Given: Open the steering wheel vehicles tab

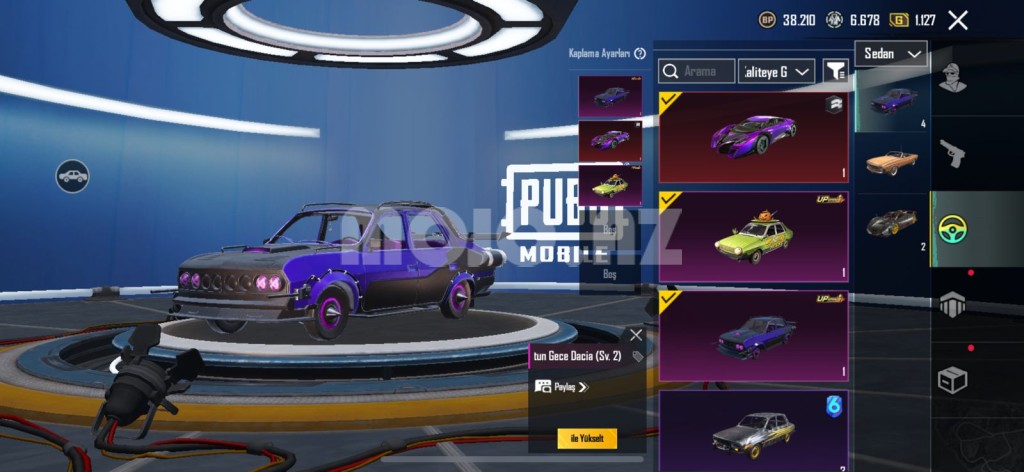Looking at the screenshot, I should tap(953, 230).
